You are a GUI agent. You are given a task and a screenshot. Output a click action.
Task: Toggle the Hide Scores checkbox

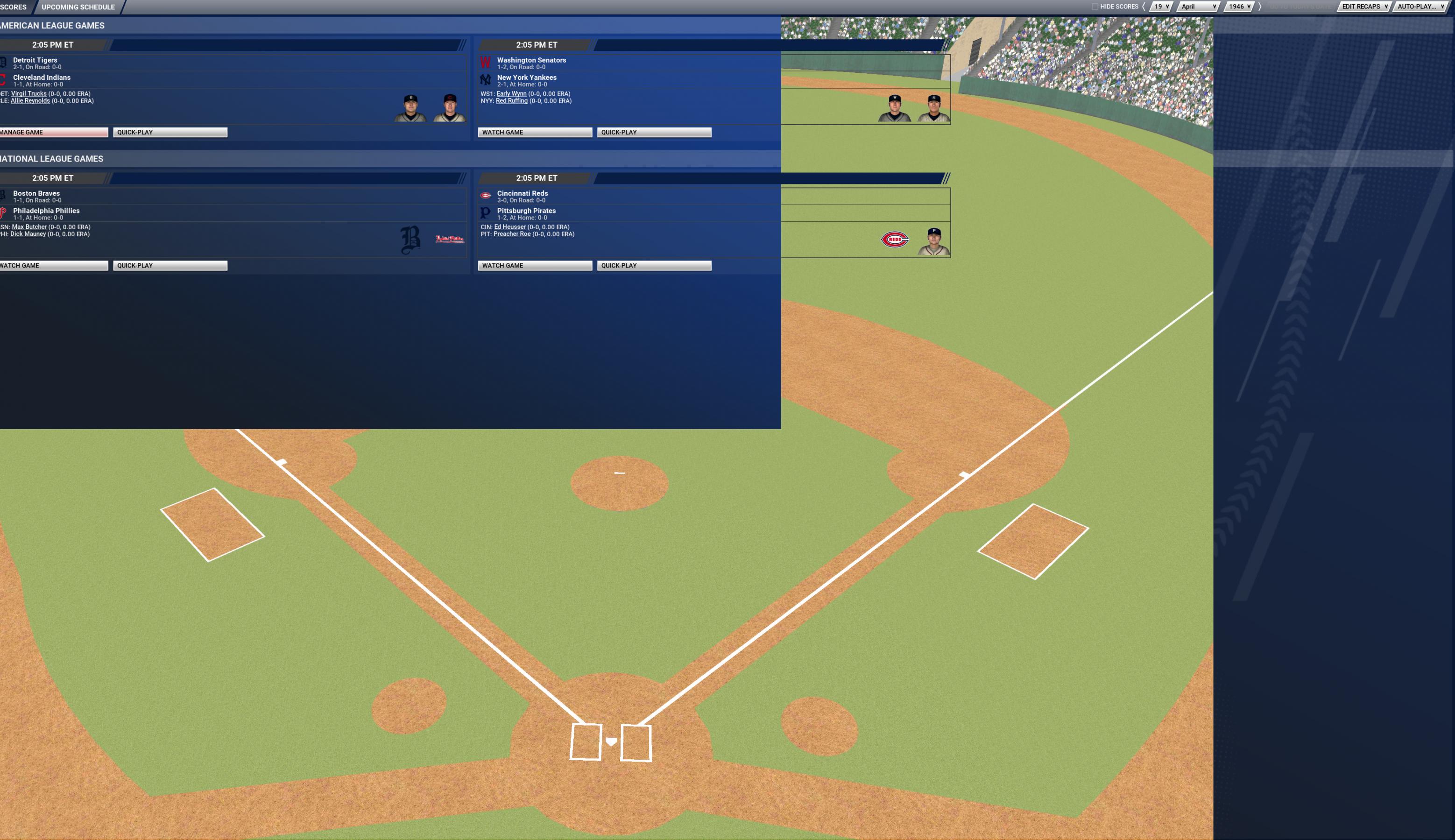(1095, 7)
